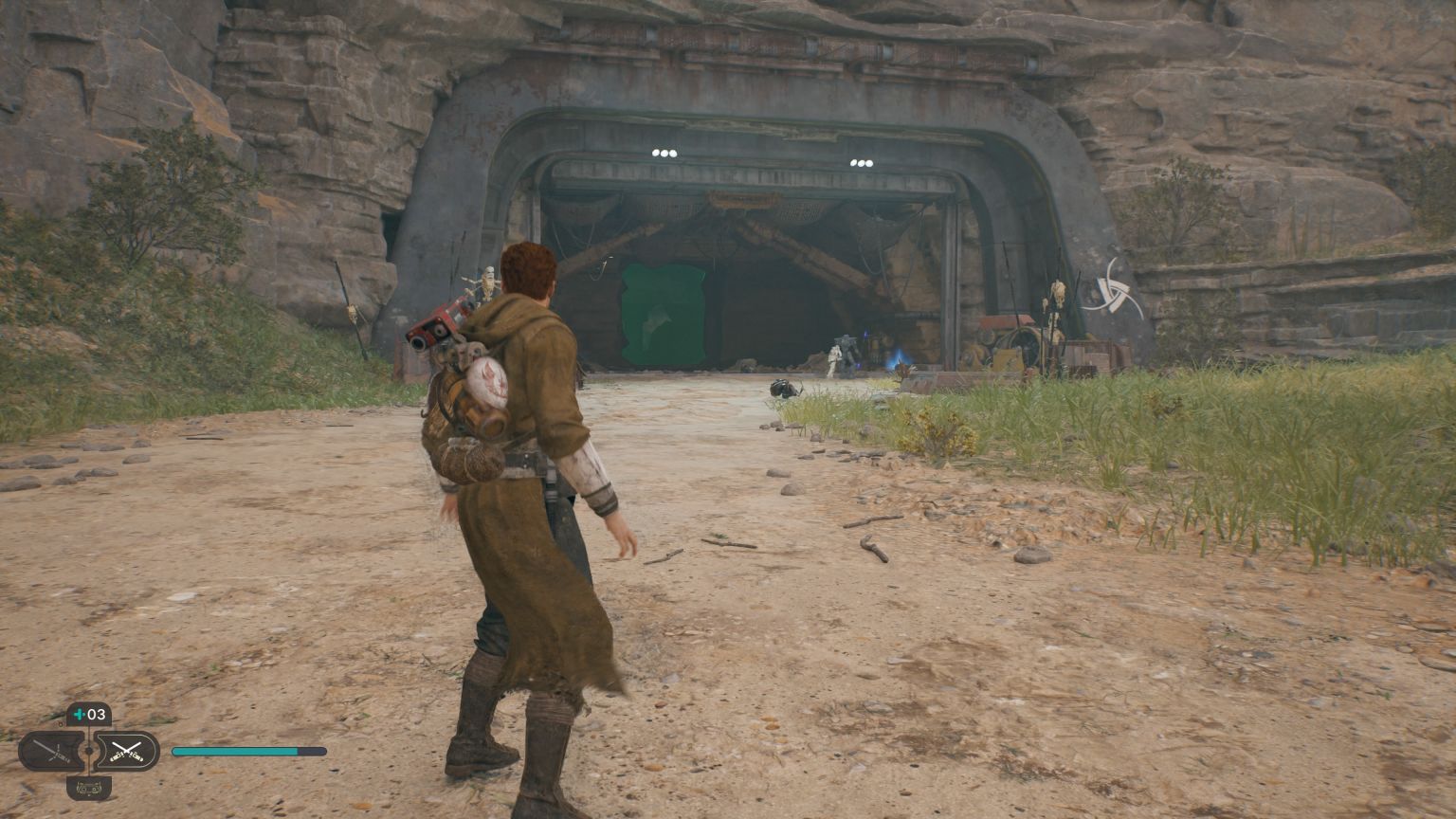The image size is (1456, 819).
Task: Click the BD-1 droid icon below the stance selector
Action: coord(90,787)
